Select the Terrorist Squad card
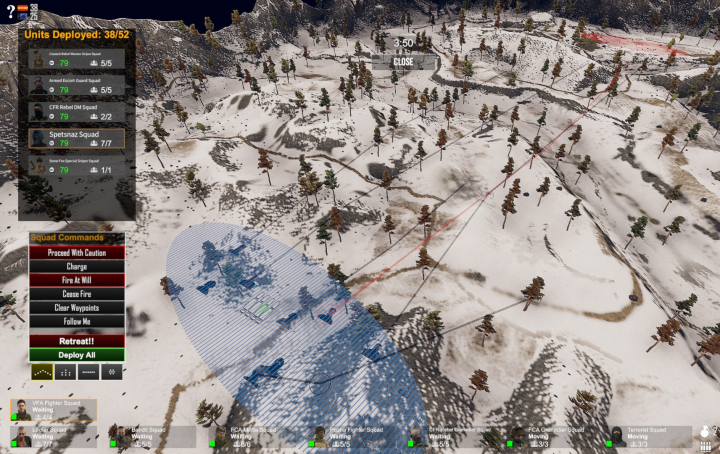Image resolution: width=720 pixels, height=454 pixels. pos(650,436)
